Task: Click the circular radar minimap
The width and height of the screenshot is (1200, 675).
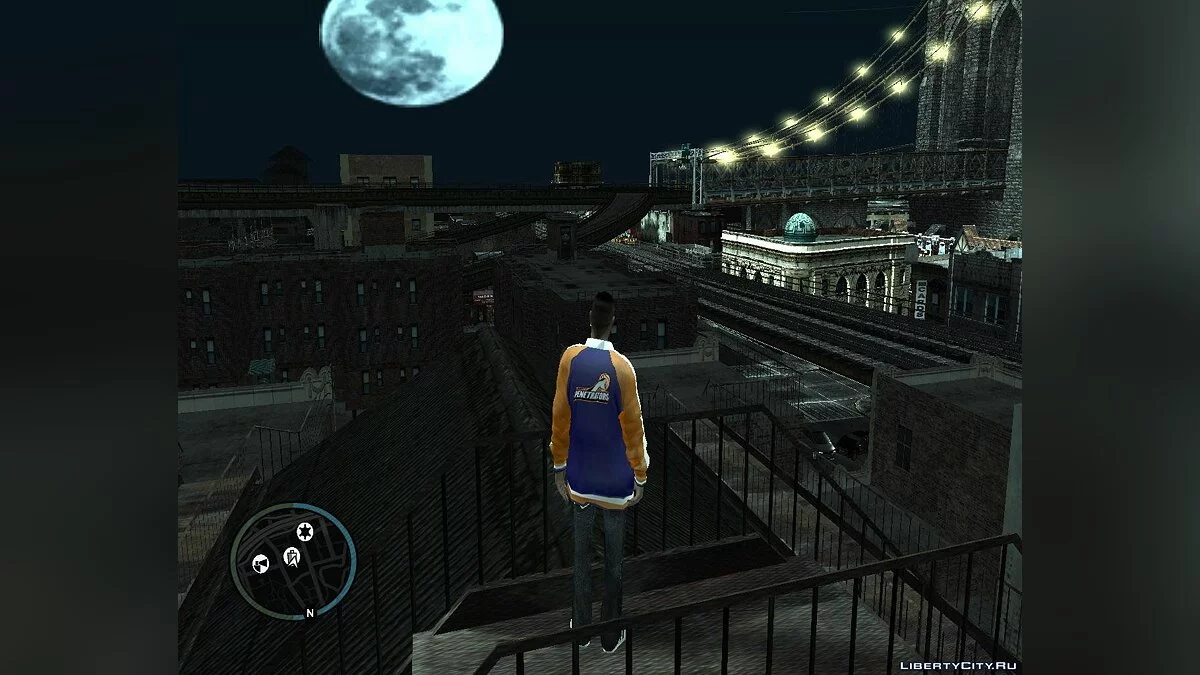Action: pos(293,560)
